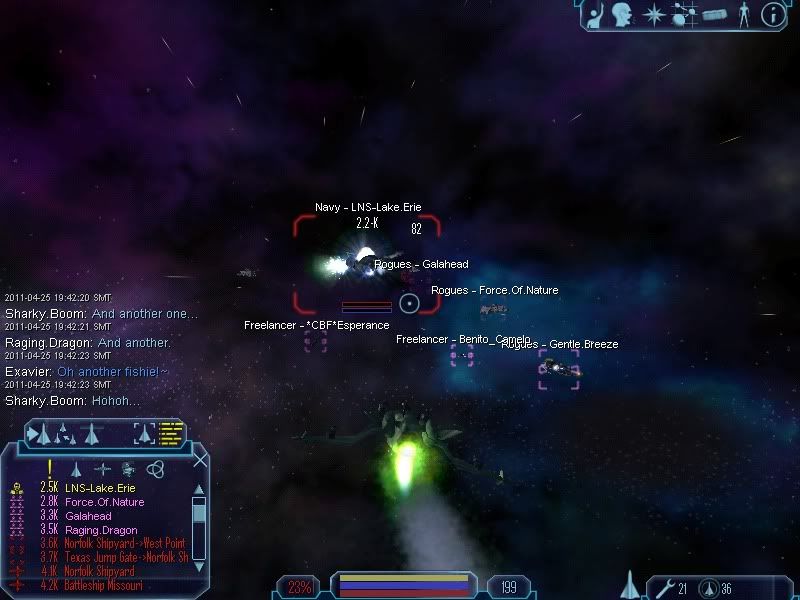The height and width of the screenshot is (600, 800).
Task: Open the information 'i' panel
Action: [772, 14]
